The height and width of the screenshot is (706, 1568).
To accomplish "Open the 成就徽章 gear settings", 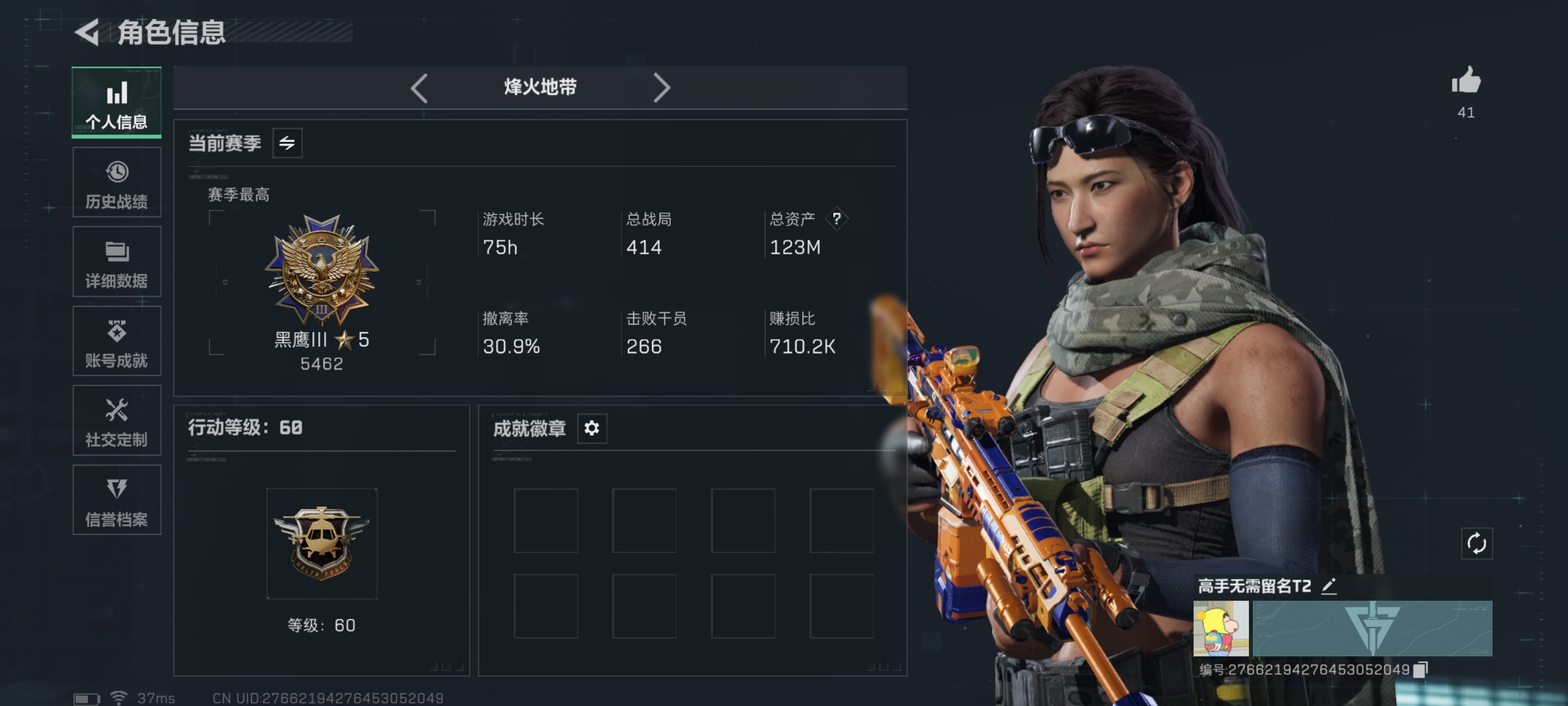I will point(592,428).
